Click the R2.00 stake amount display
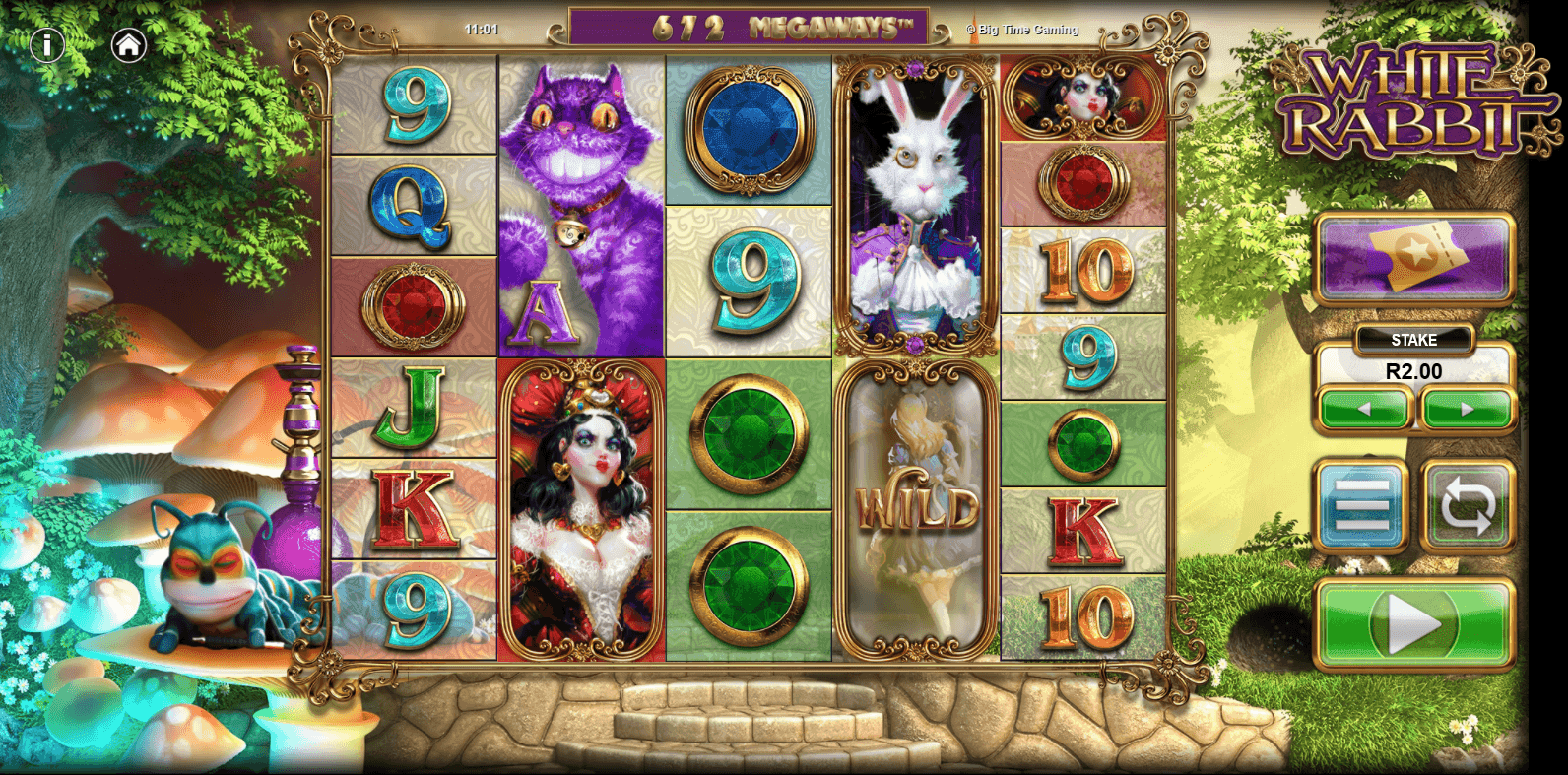Screen dimensions: 1568x775 pyautogui.click(x=1414, y=372)
